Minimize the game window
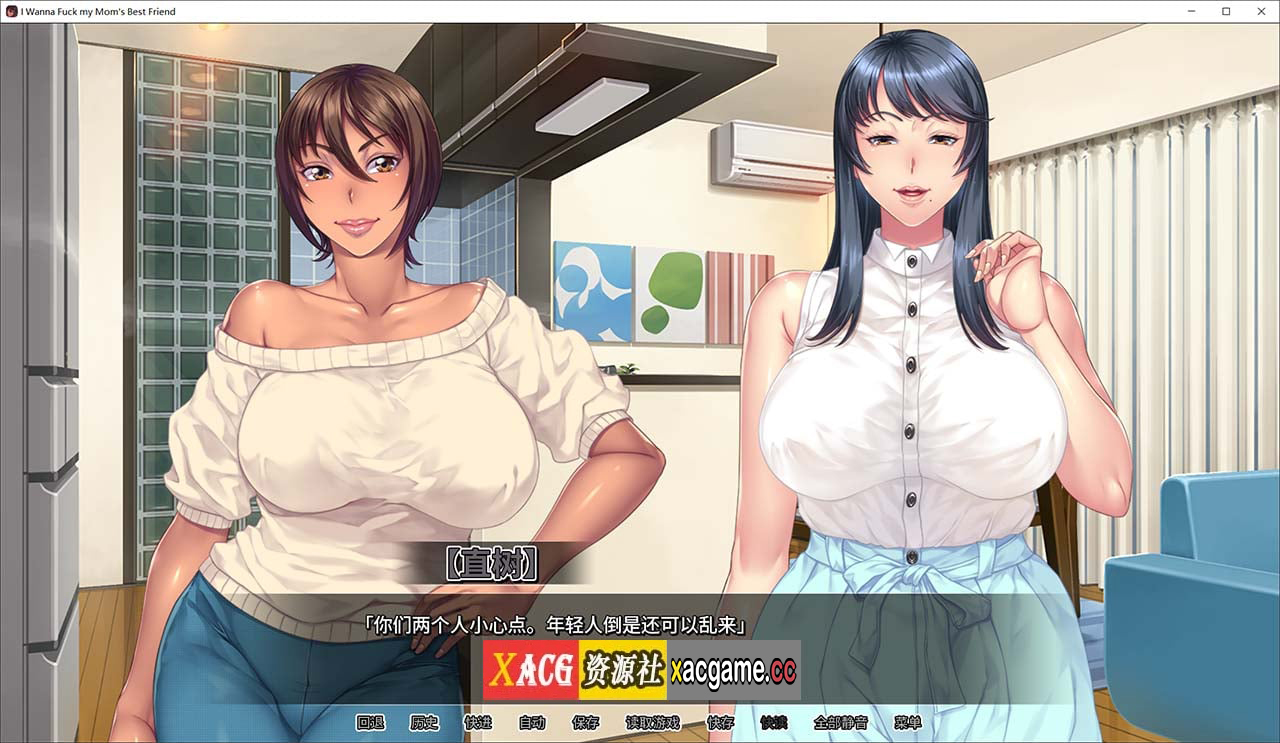Viewport: 1280px width, 743px height. tap(1192, 11)
